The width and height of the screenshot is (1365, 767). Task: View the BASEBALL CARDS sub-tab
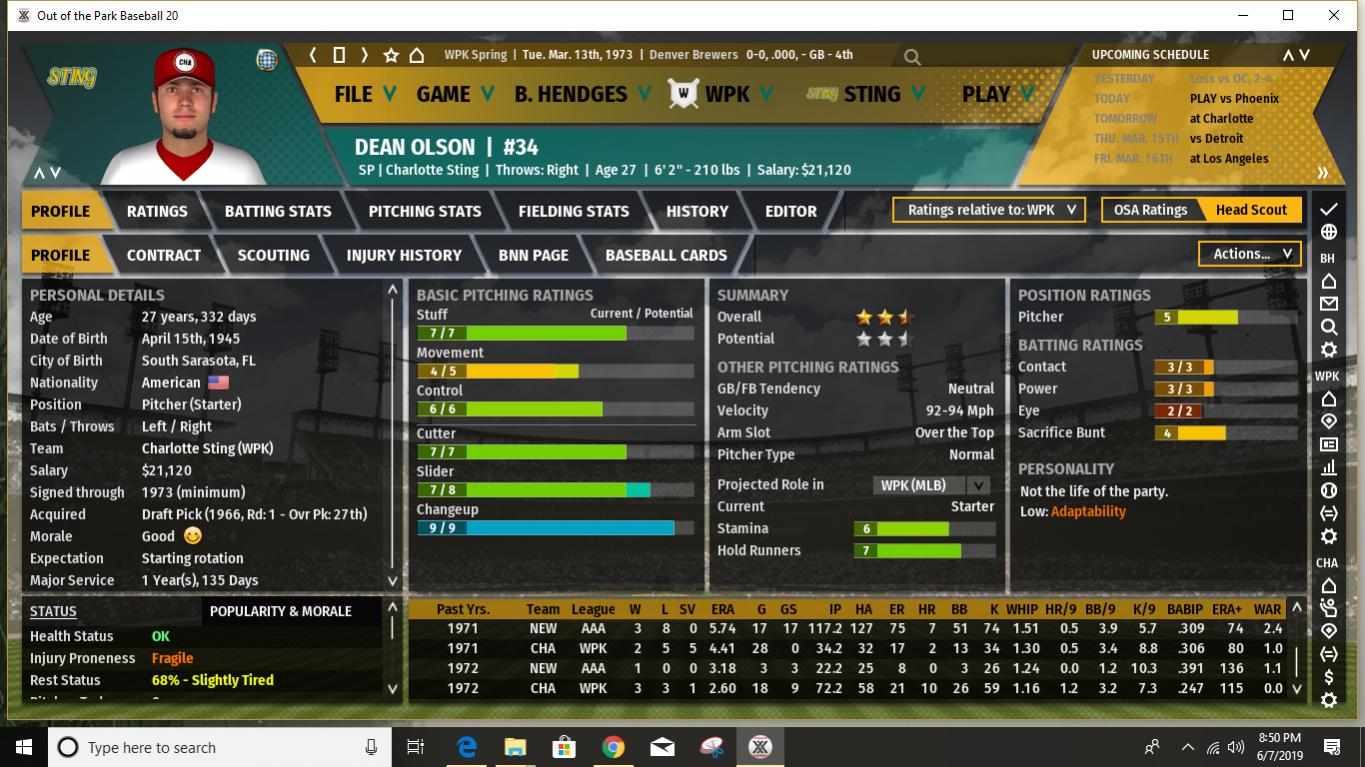666,255
